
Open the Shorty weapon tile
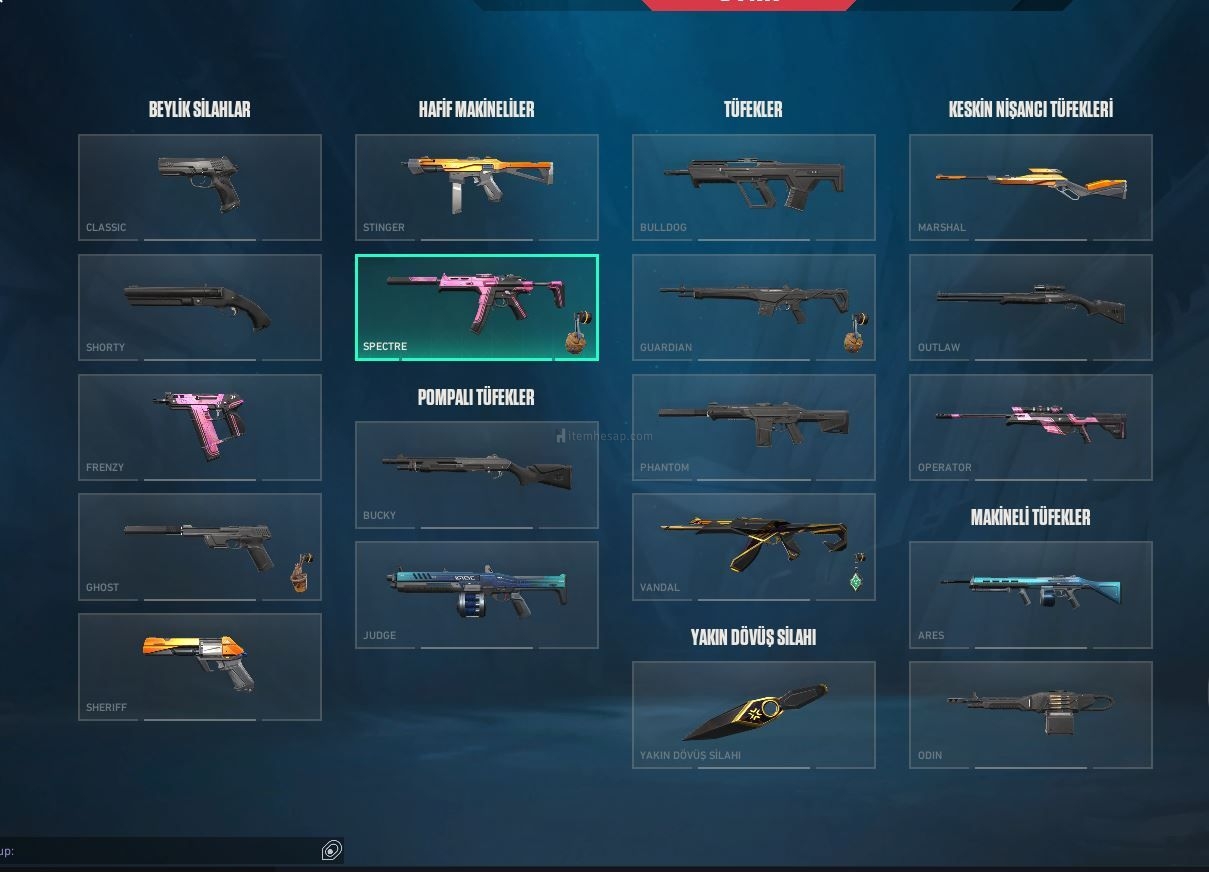tap(200, 307)
